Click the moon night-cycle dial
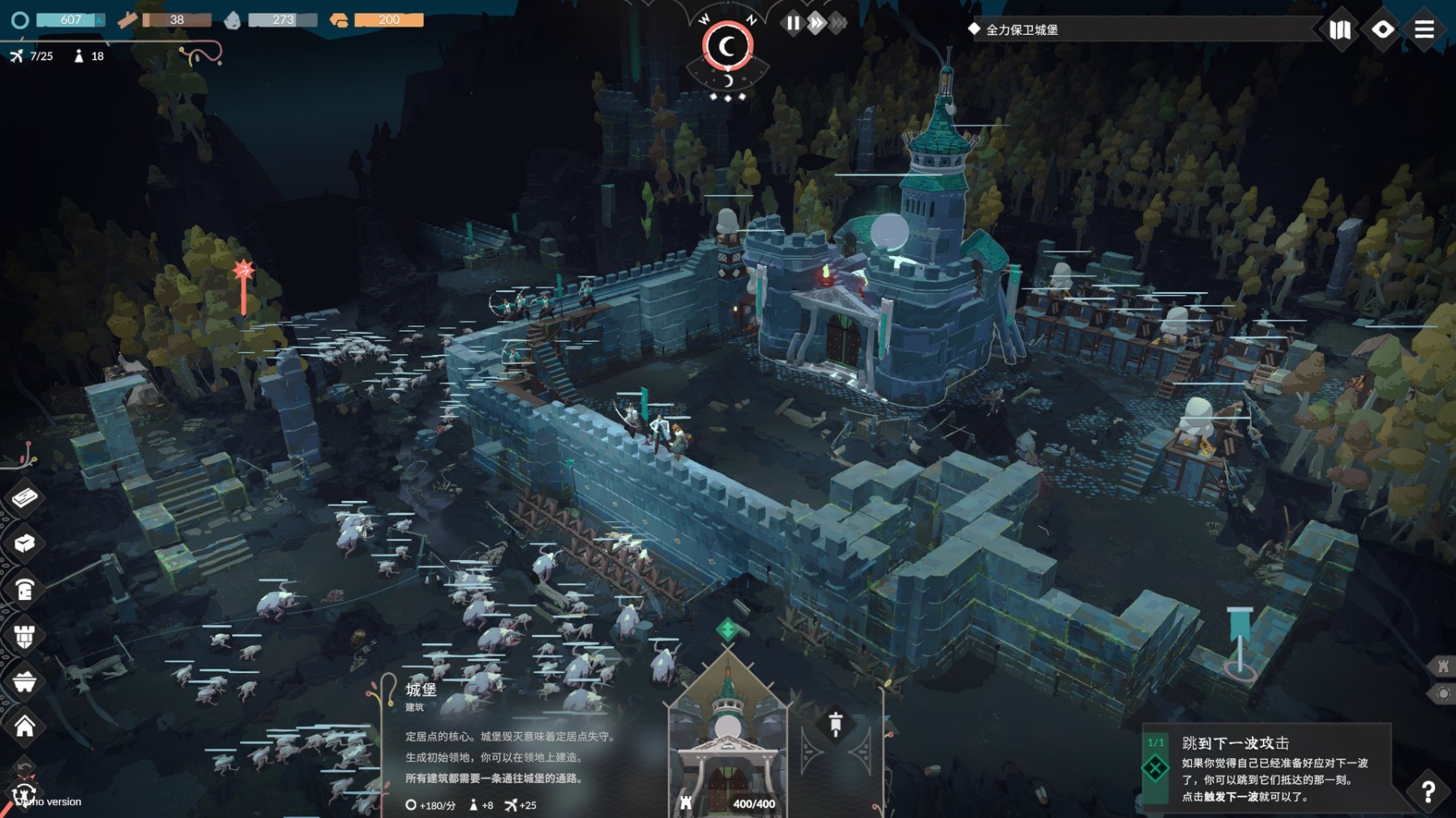 click(727, 46)
